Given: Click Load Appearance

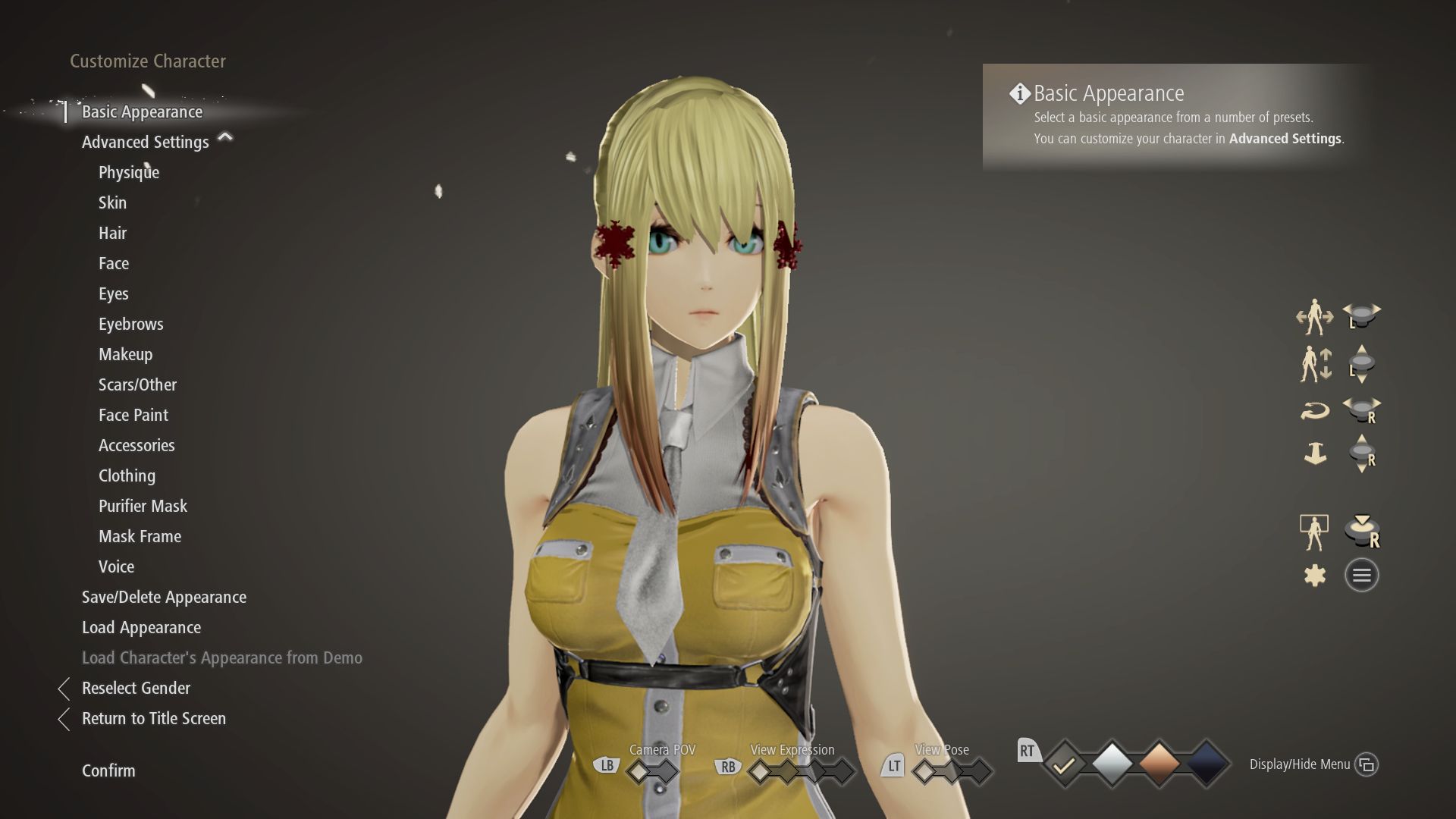Looking at the screenshot, I should [x=141, y=627].
